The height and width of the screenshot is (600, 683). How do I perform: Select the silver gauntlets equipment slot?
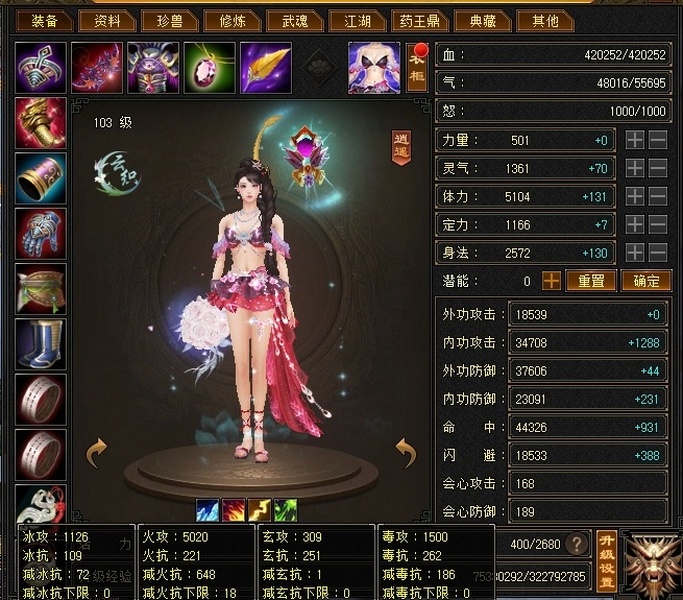point(41,233)
